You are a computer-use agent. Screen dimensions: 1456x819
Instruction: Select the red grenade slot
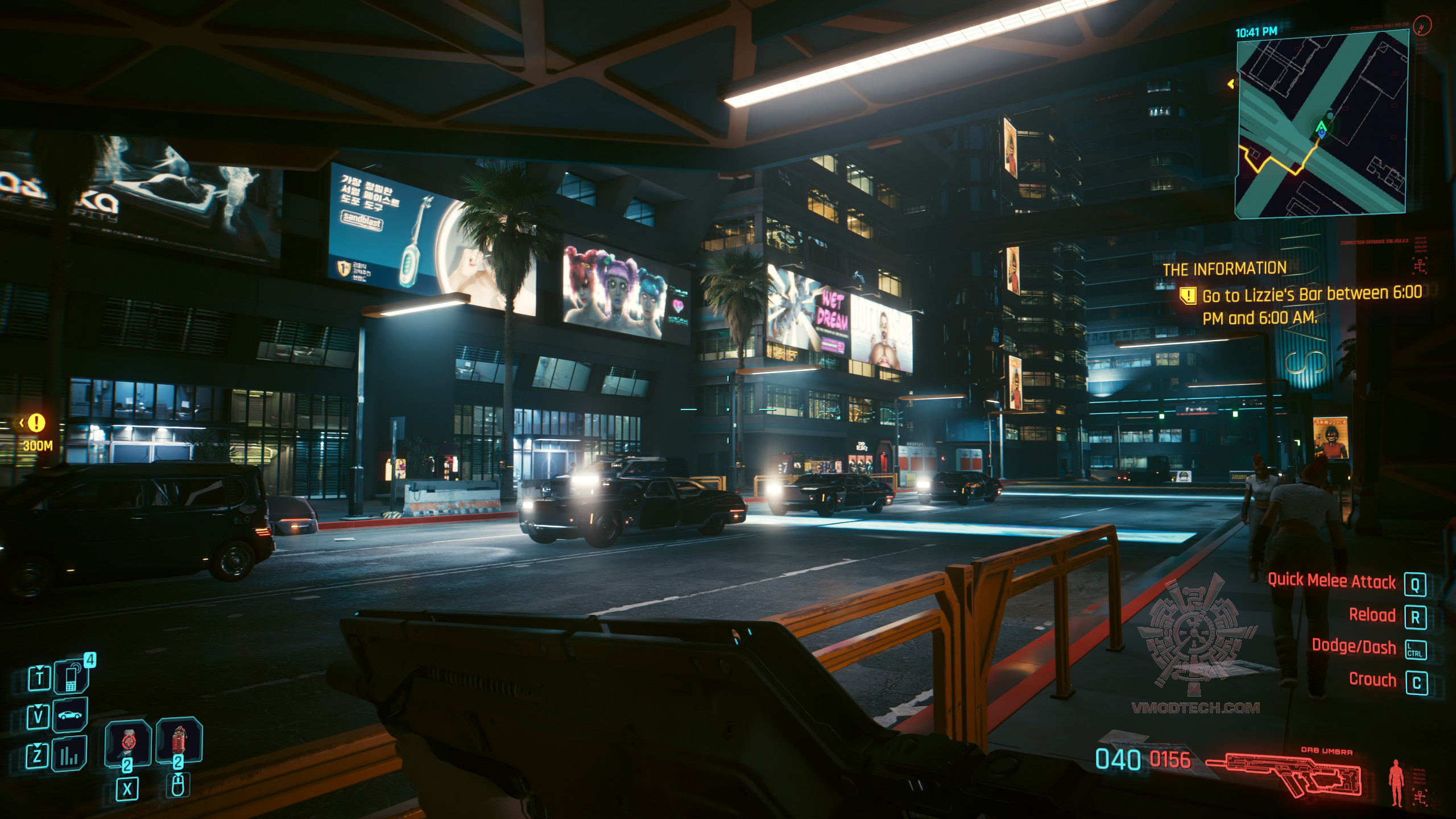coord(179,741)
